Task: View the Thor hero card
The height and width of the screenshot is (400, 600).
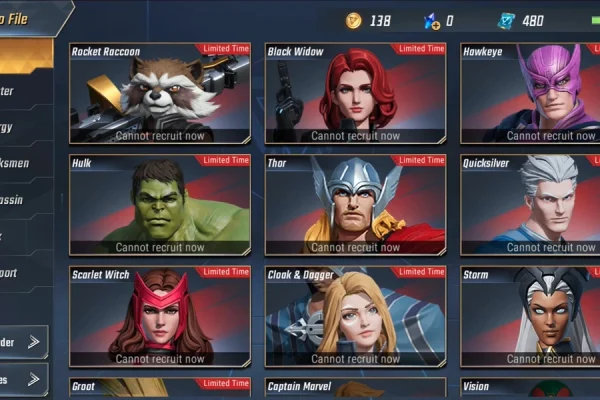Action: tap(355, 204)
